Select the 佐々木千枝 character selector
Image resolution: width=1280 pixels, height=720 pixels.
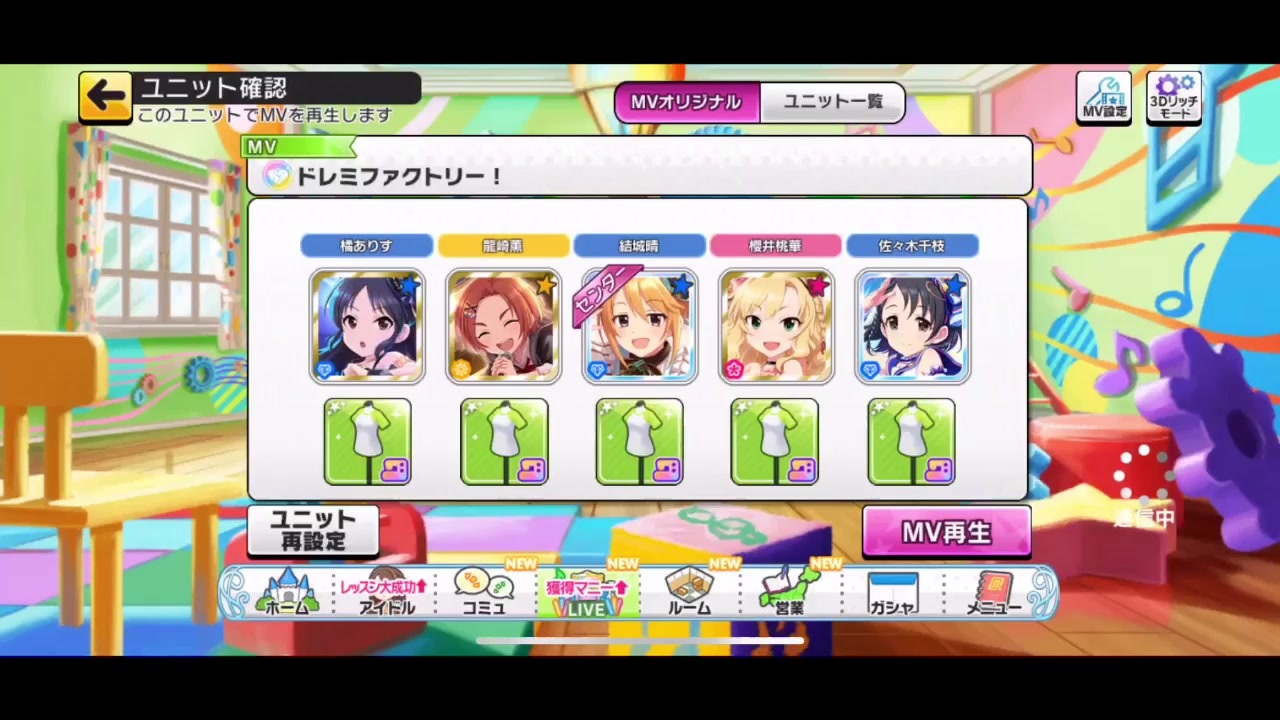click(x=912, y=246)
